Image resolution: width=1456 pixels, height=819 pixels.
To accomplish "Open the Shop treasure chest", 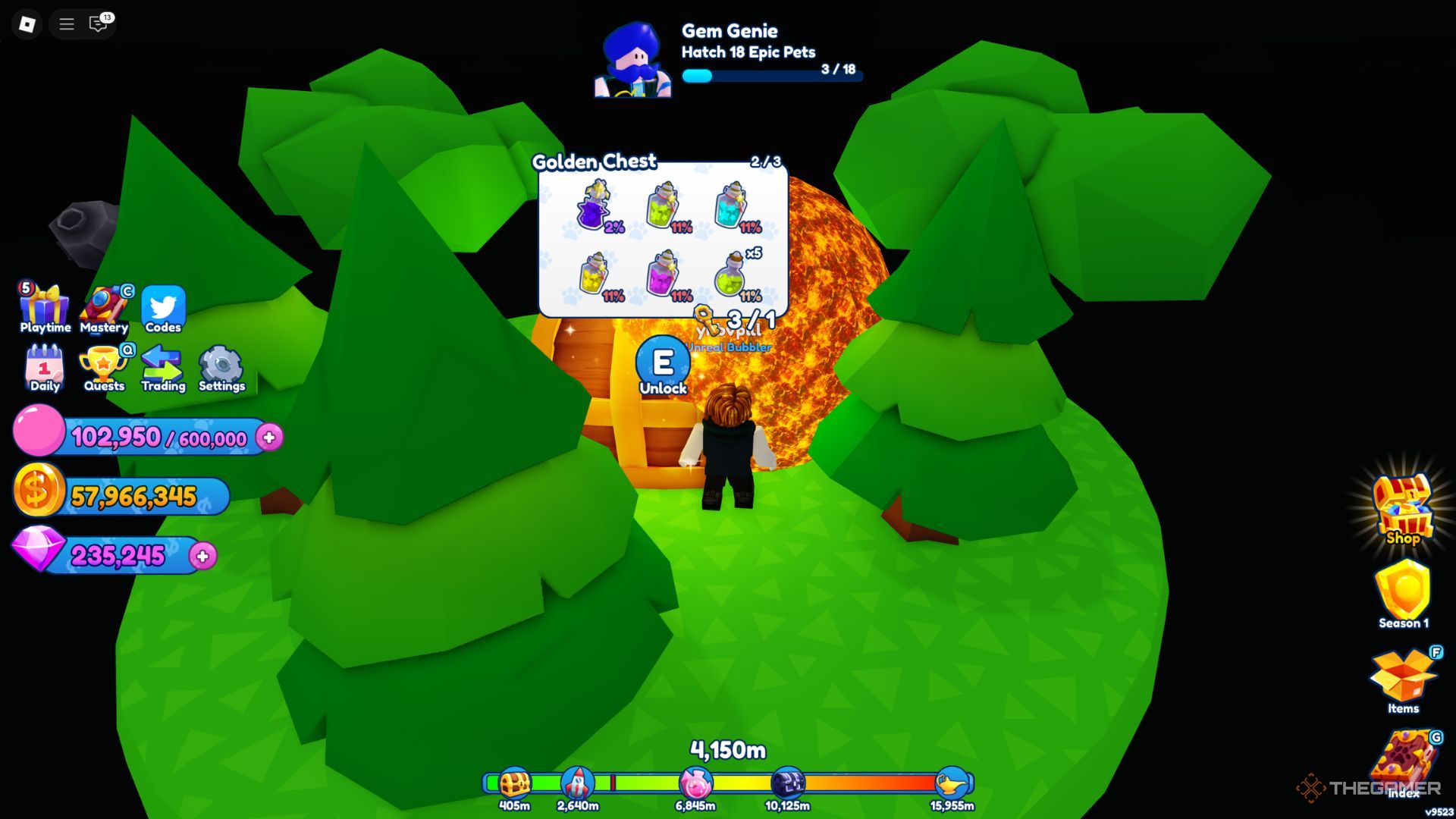I will 1403,507.
